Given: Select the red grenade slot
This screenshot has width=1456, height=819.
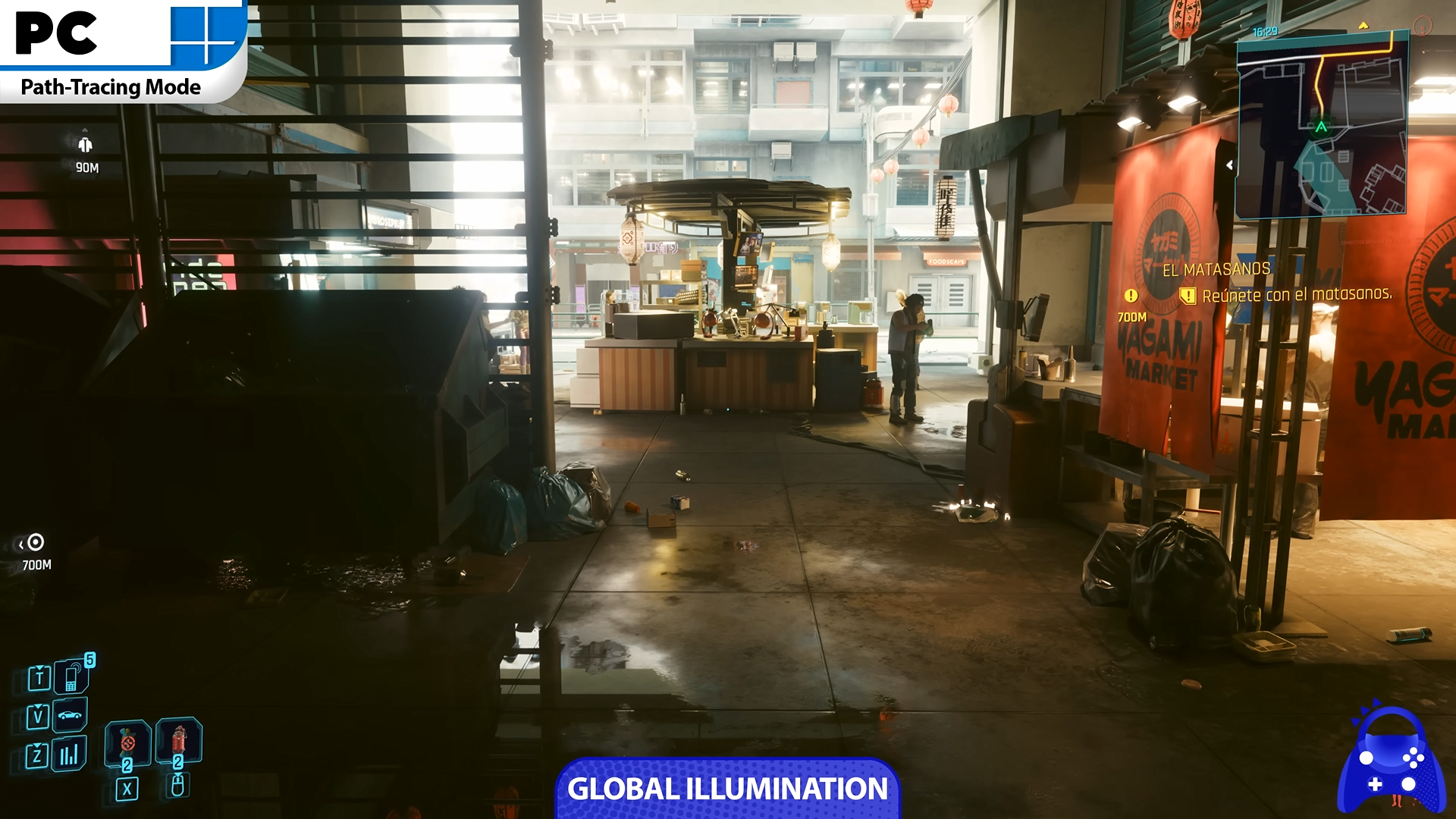Looking at the screenshot, I should coord(178,740).
